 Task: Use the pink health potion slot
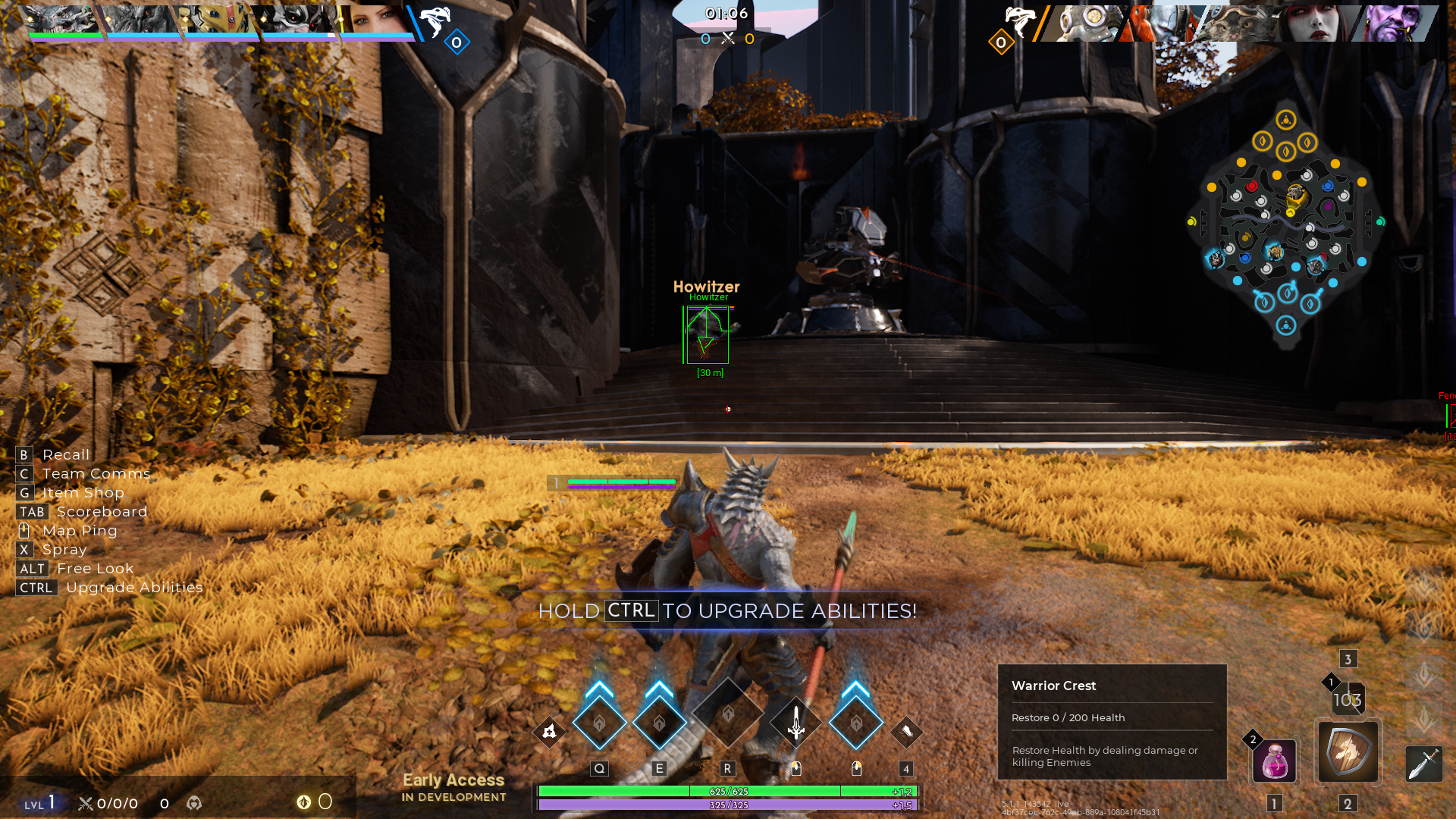coord(1274,761)
